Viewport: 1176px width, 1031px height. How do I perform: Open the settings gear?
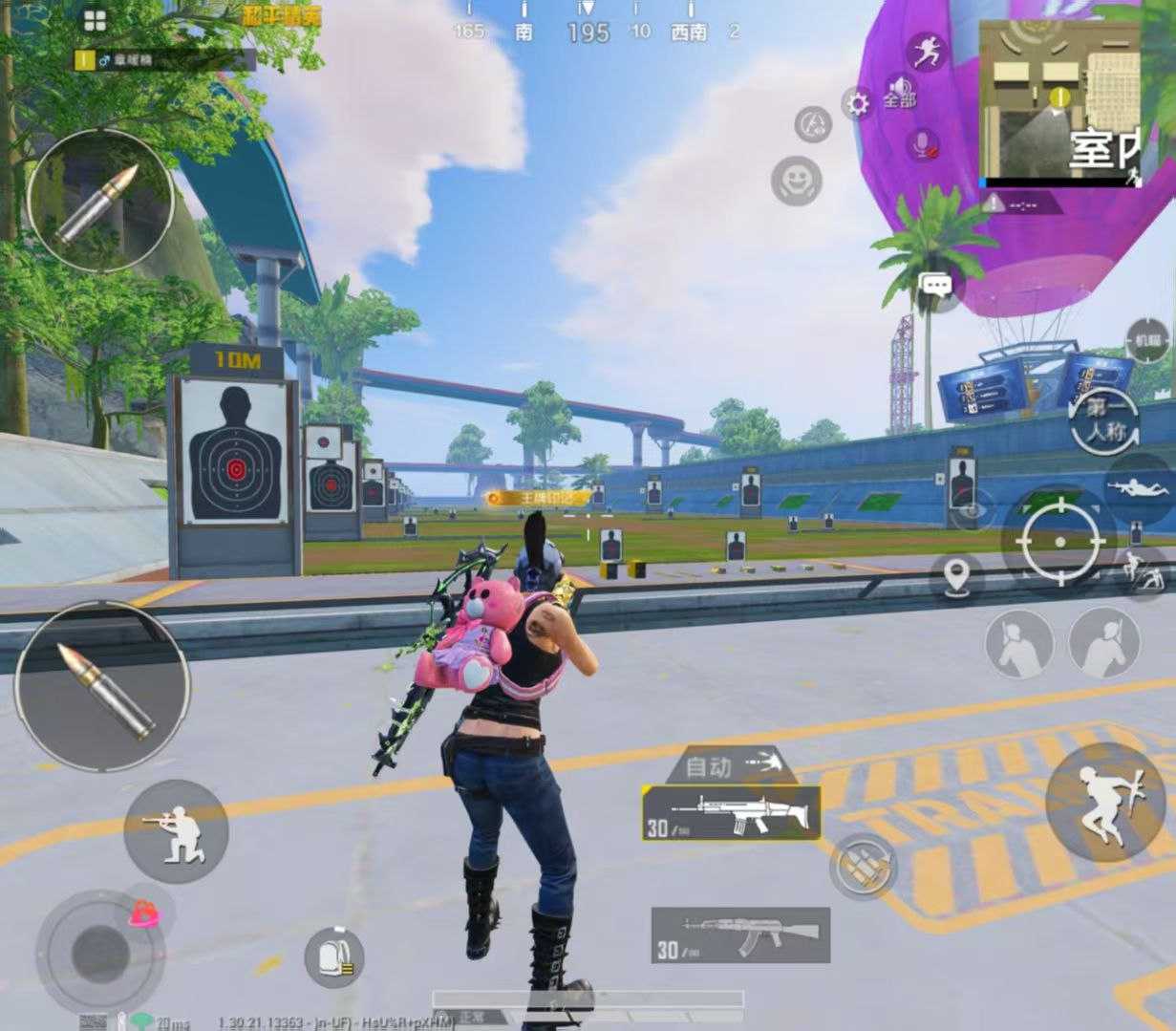858,104
